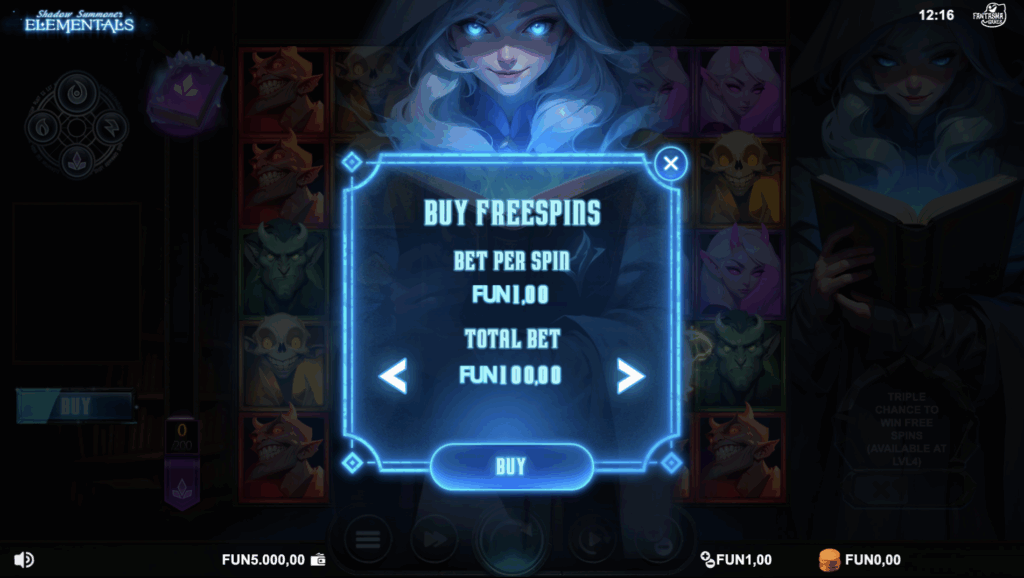Increase total bet with the right arrow
The width and height of the screenshot is (1024, 578).
point(630,376)
